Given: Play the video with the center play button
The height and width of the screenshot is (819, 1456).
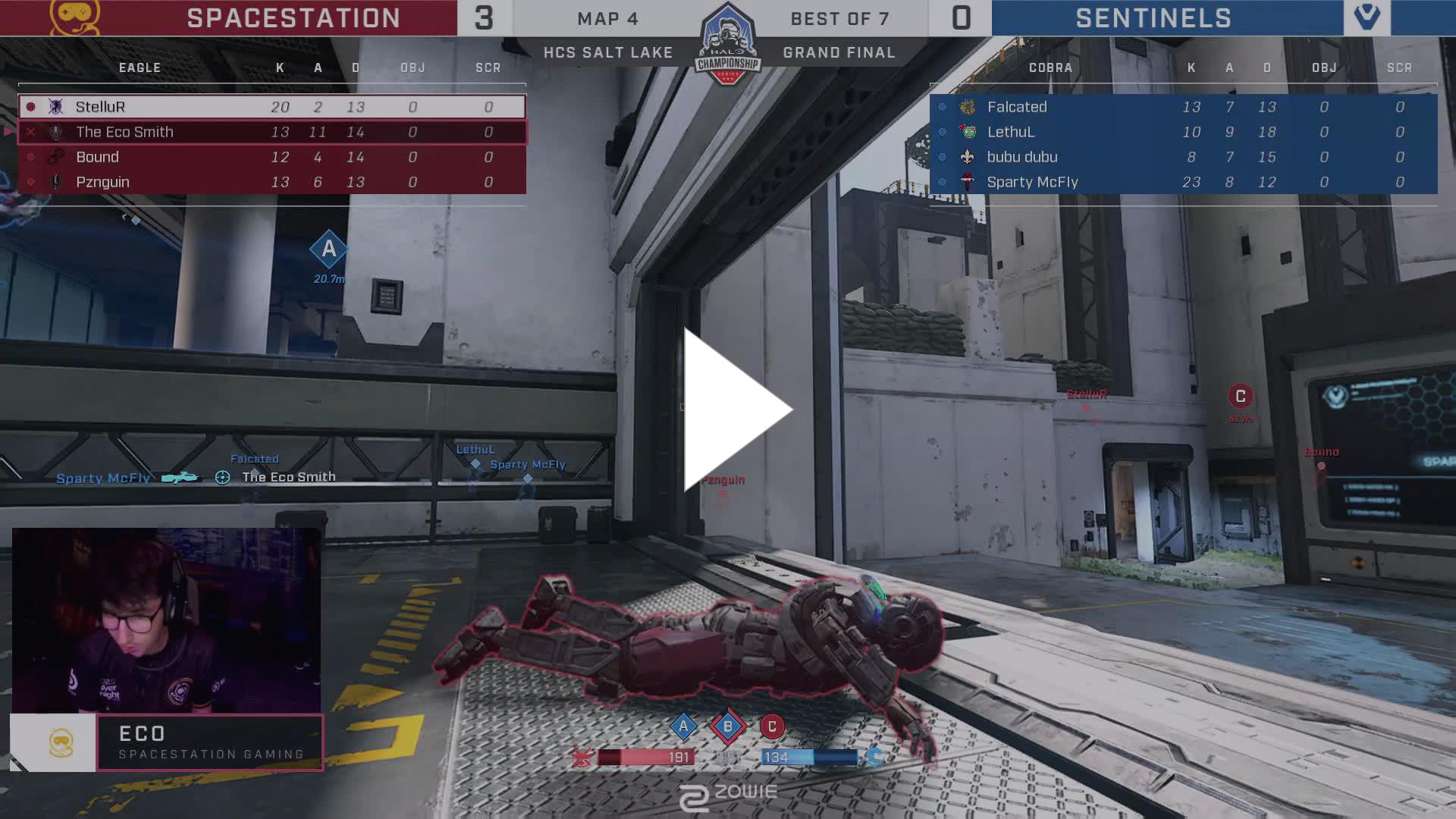Looking at the screenshot, I should coord(737,409).
